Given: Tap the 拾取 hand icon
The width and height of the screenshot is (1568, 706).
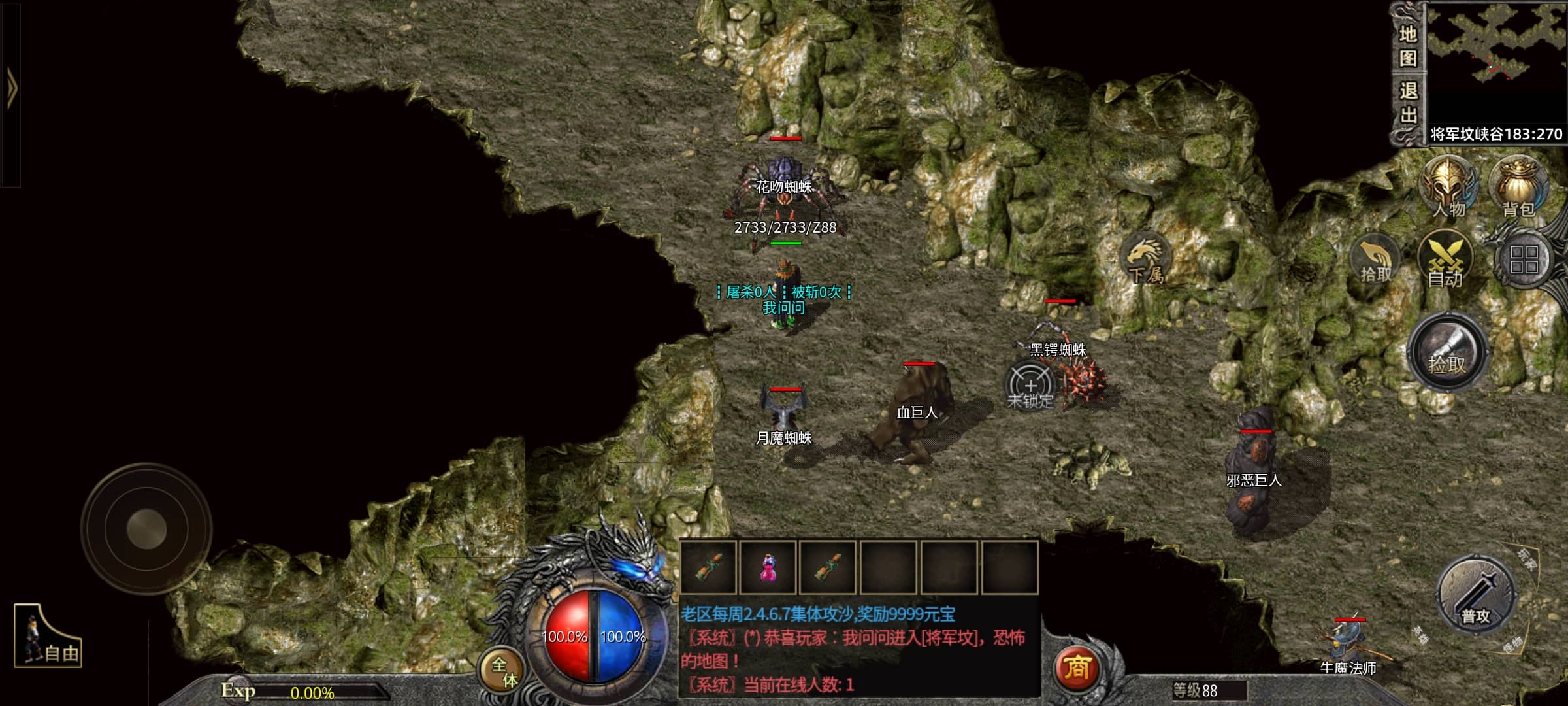Looking at the screenshot, I should [1375, 260].
